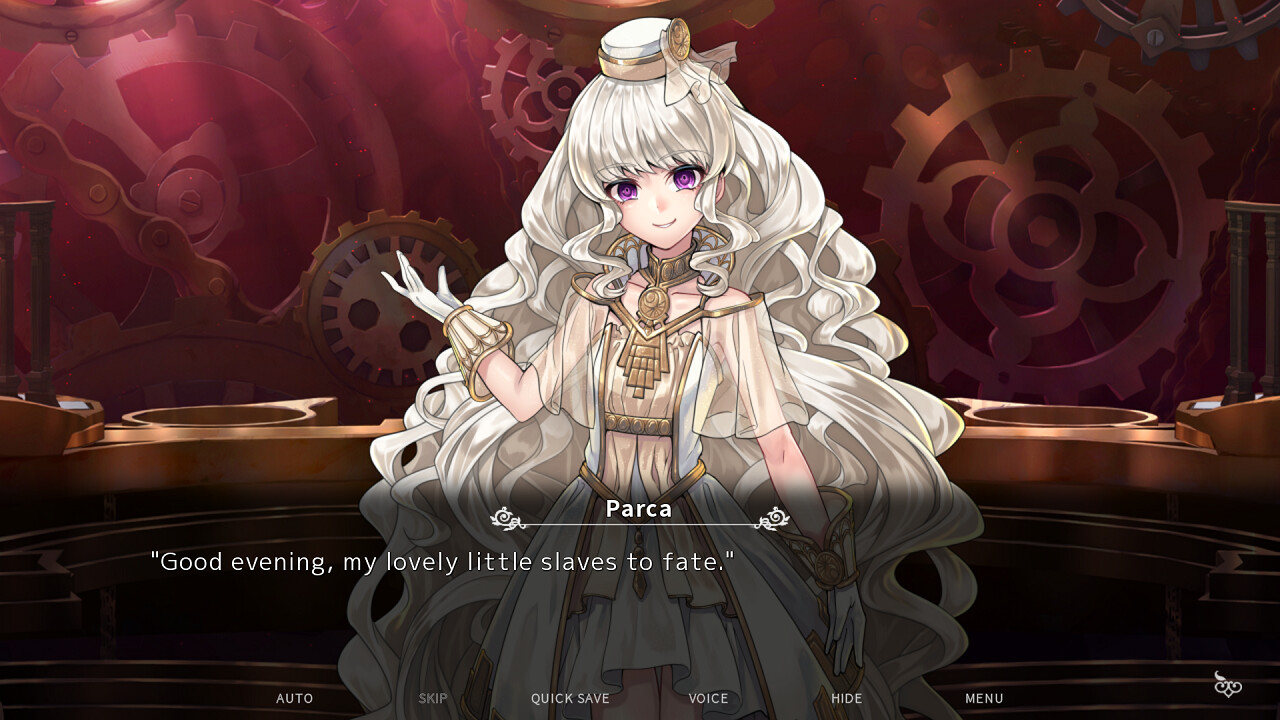Toggle AUTO mode for dialogue playback
Image resolution: width=1280 pixels, height=720 pixels.
(294, 698)
